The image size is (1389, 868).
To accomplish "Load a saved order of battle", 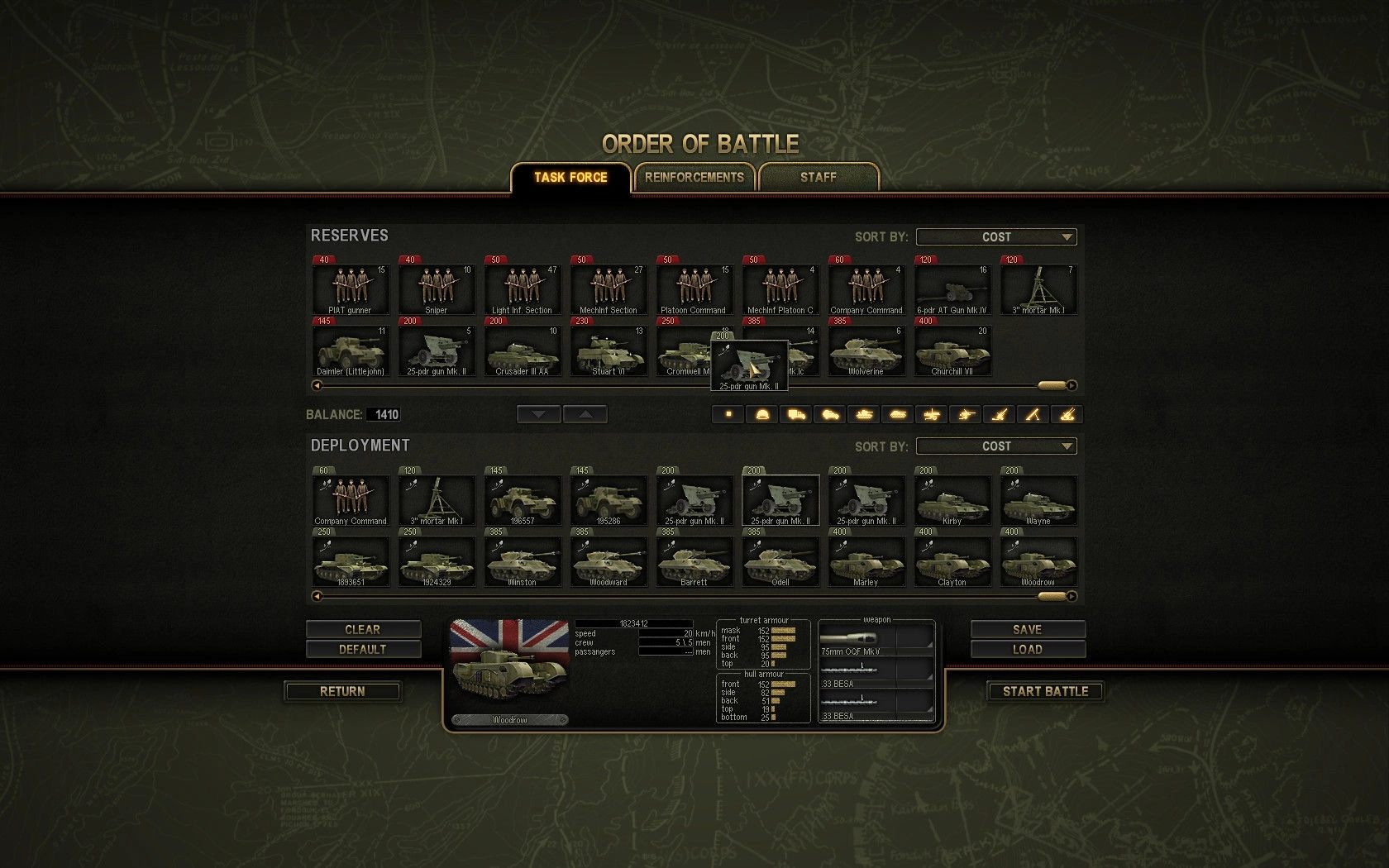I will pos(1027,650).
